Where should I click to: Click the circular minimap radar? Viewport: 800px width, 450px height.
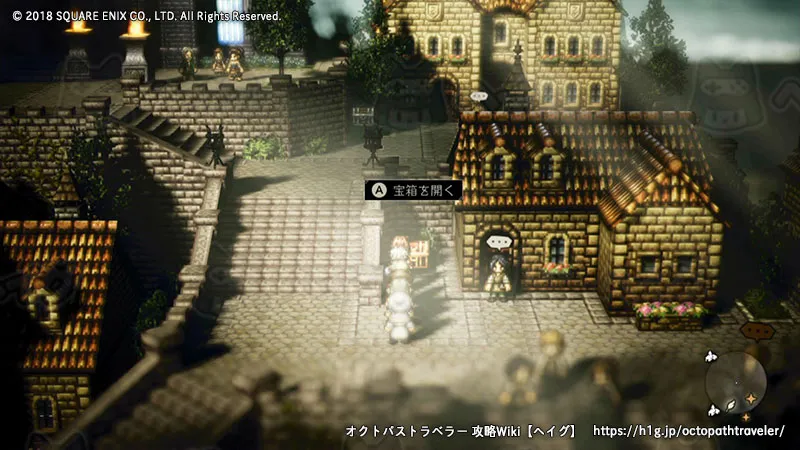(736, 384)
